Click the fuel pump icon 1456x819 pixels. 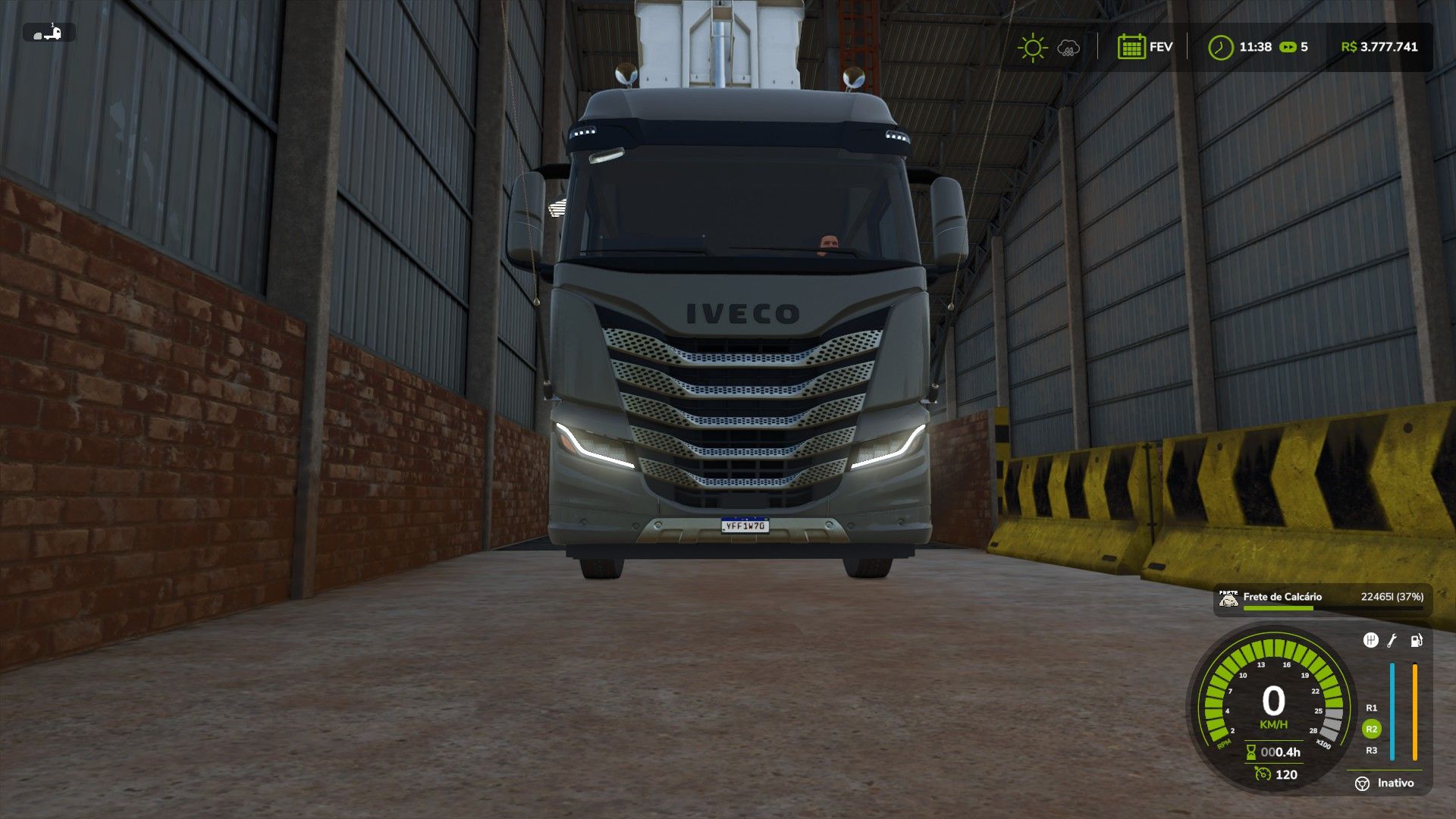[1417, 642]
